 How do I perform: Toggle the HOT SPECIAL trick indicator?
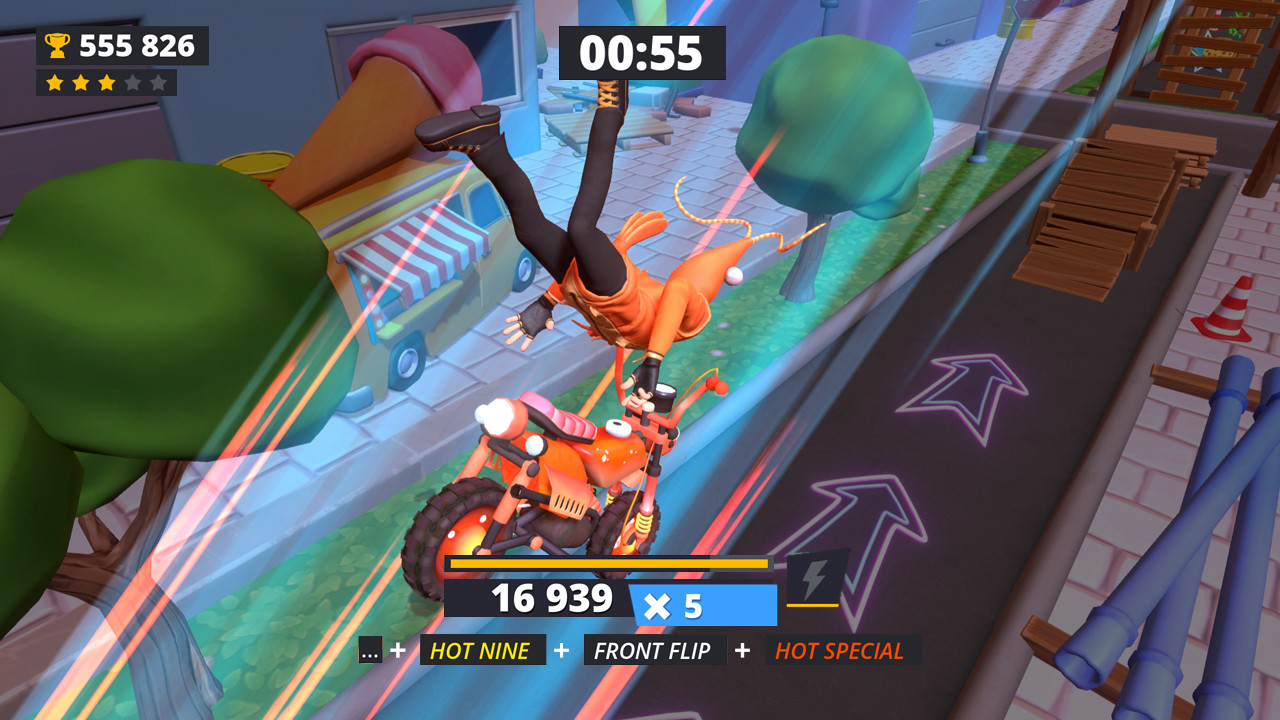coord(841,650)
